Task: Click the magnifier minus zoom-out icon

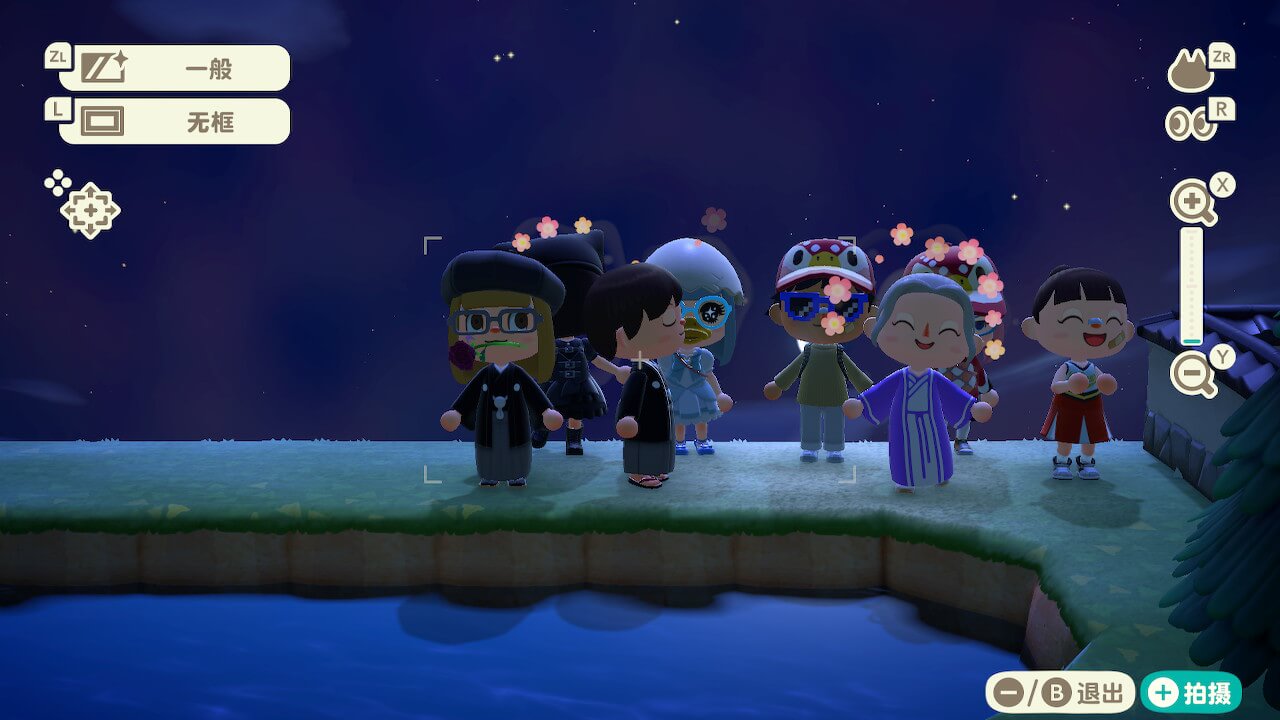Action: pos(1192,375)
